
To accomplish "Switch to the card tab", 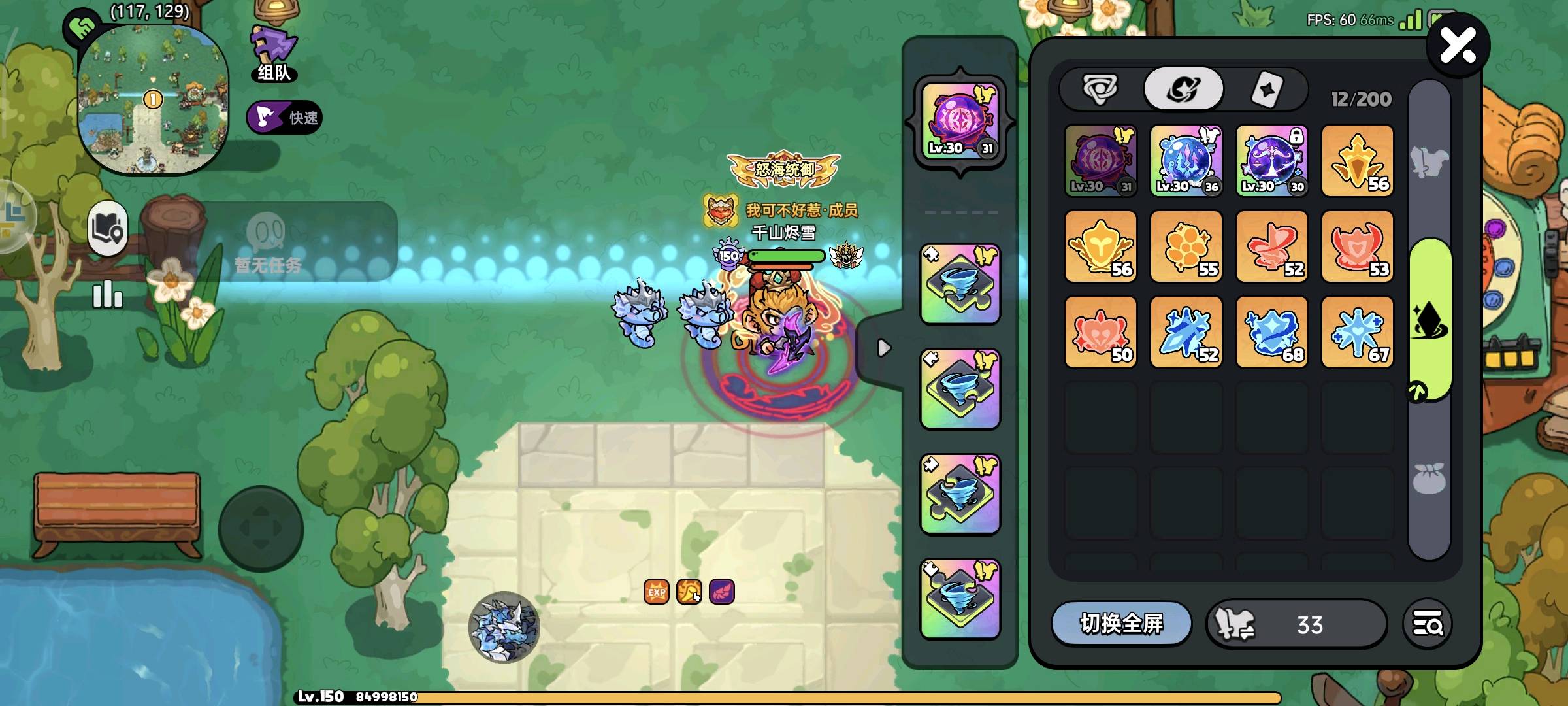I will point(1267,89).
